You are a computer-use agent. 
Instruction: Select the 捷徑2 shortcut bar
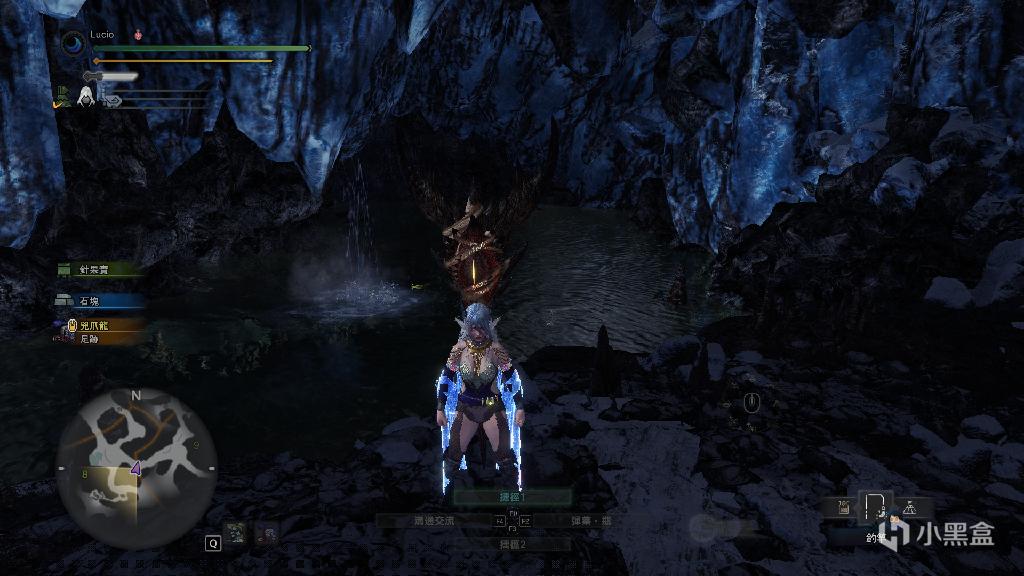[512, 544]
